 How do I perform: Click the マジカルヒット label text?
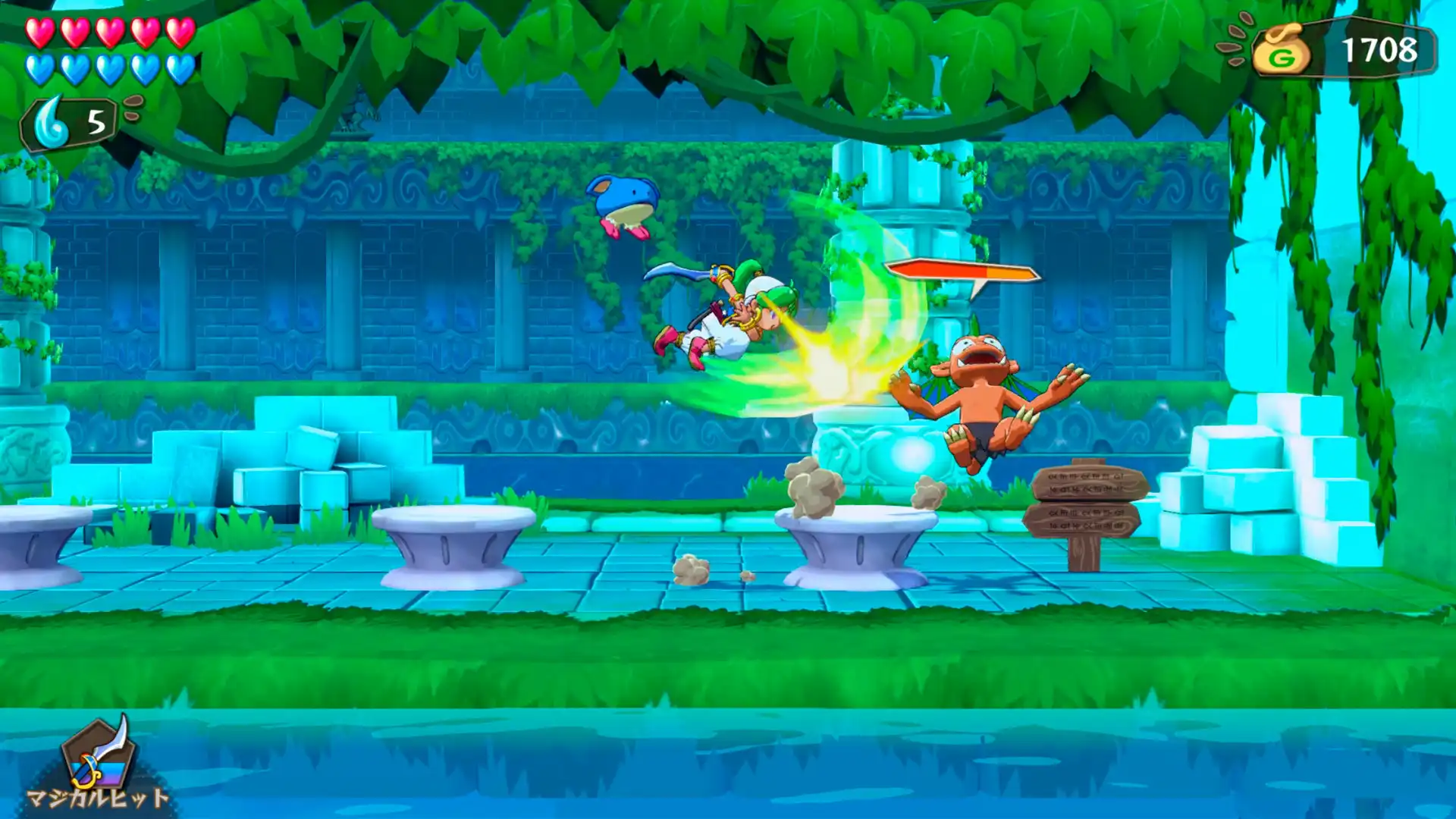[99, 798]
